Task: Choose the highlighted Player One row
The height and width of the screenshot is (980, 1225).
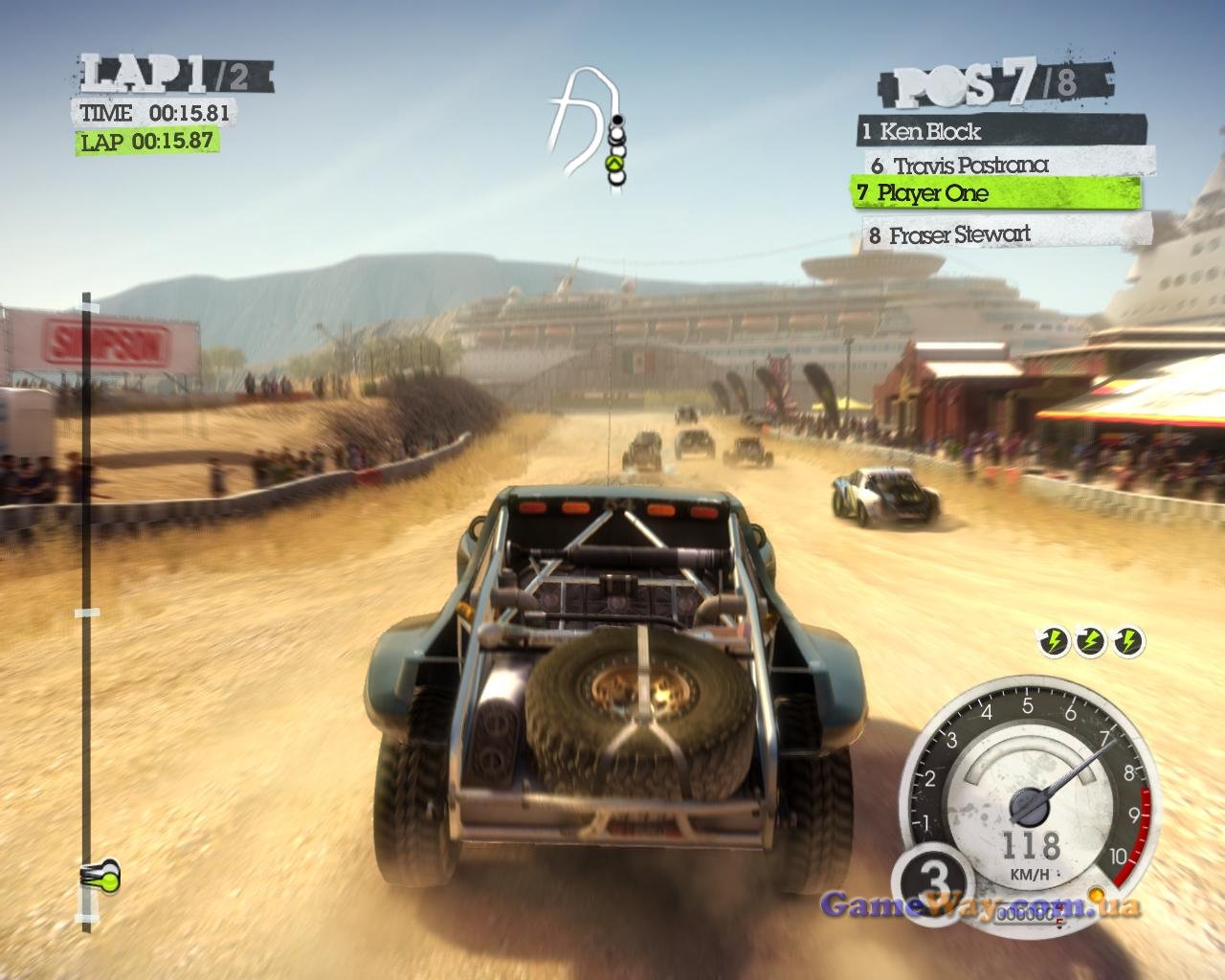Action: pos(995,193)
